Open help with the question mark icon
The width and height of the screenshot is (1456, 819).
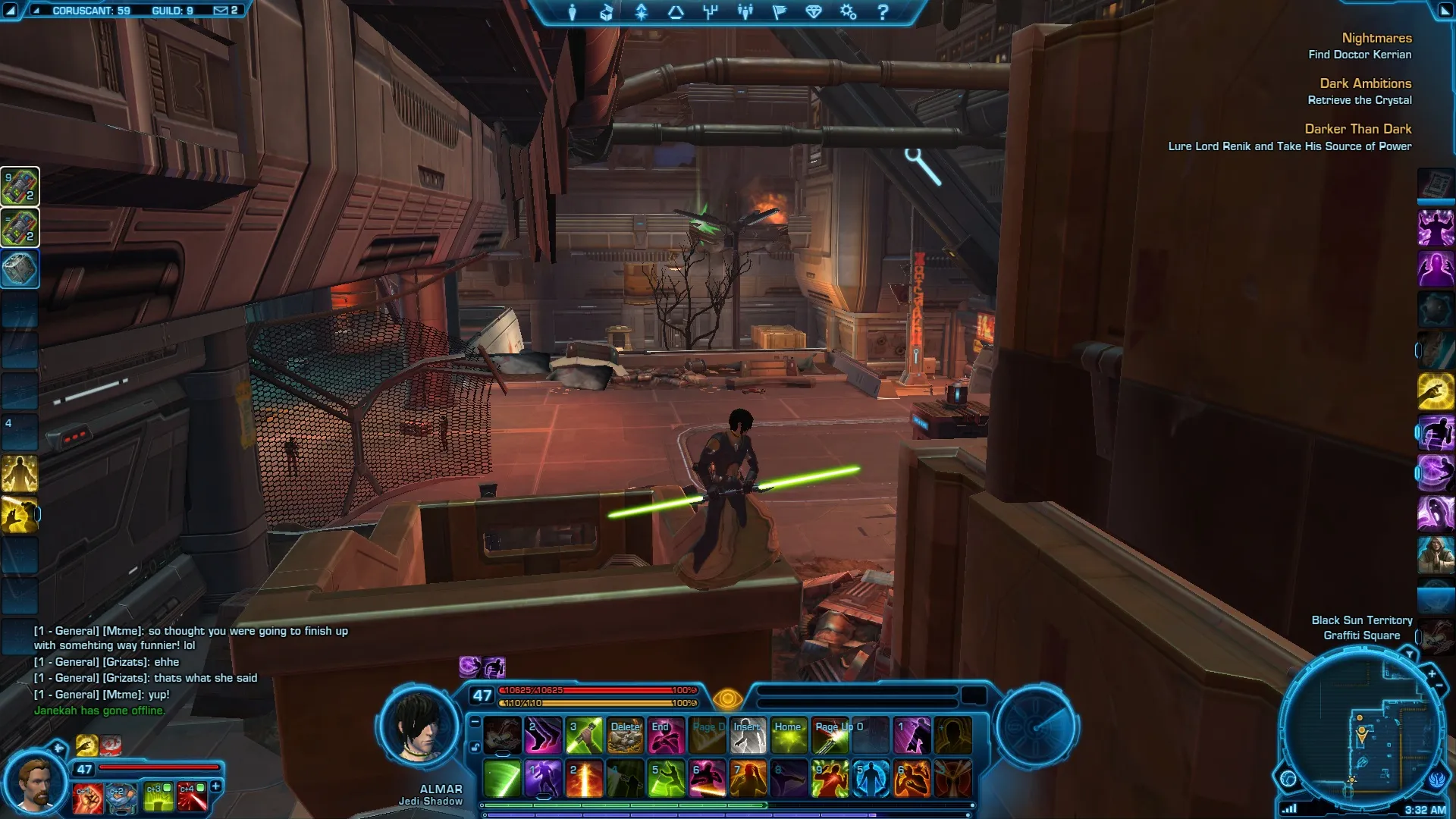(x=883, y=12)
